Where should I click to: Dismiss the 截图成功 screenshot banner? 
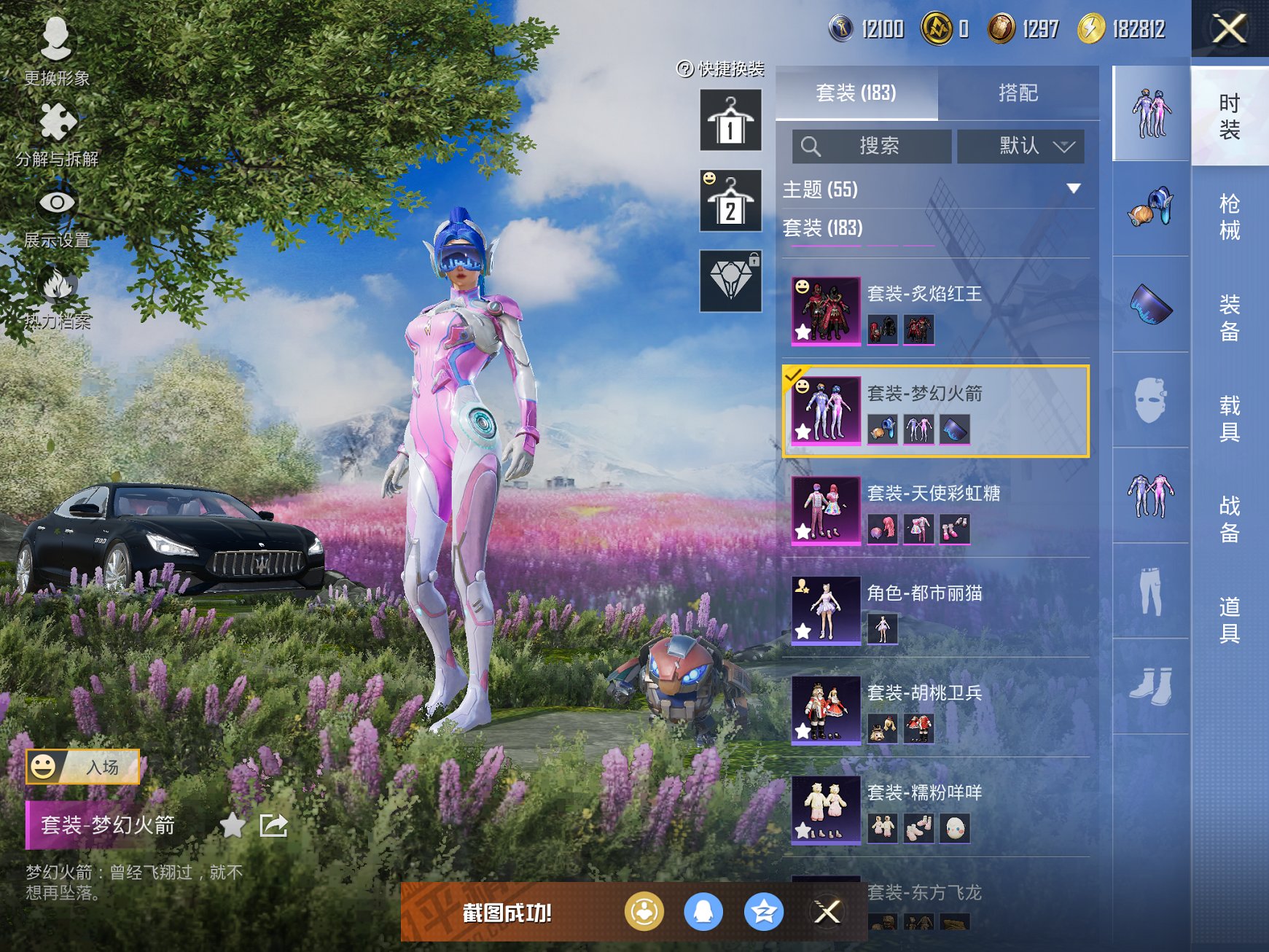827,911
